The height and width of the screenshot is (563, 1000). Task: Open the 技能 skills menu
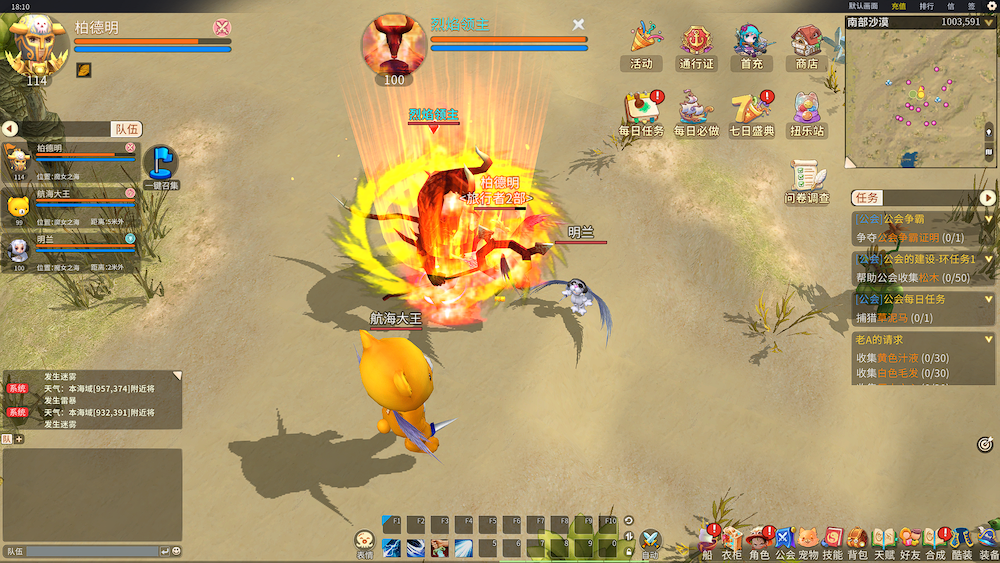coord(832,540)
